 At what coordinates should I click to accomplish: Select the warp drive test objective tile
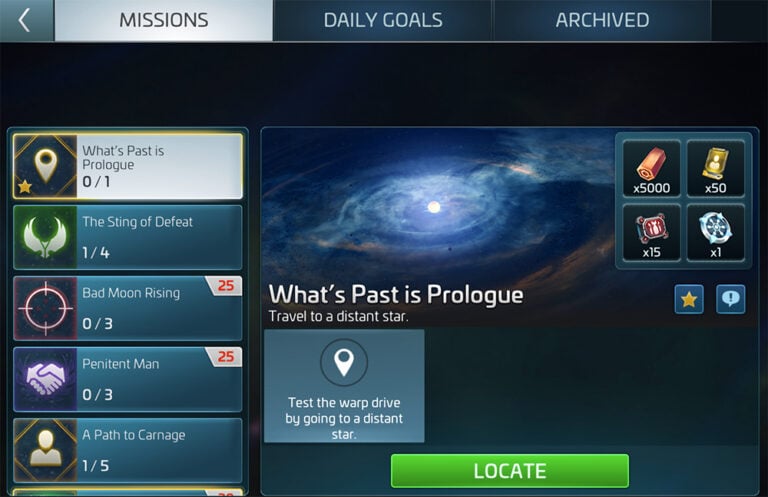click(344, 386)
